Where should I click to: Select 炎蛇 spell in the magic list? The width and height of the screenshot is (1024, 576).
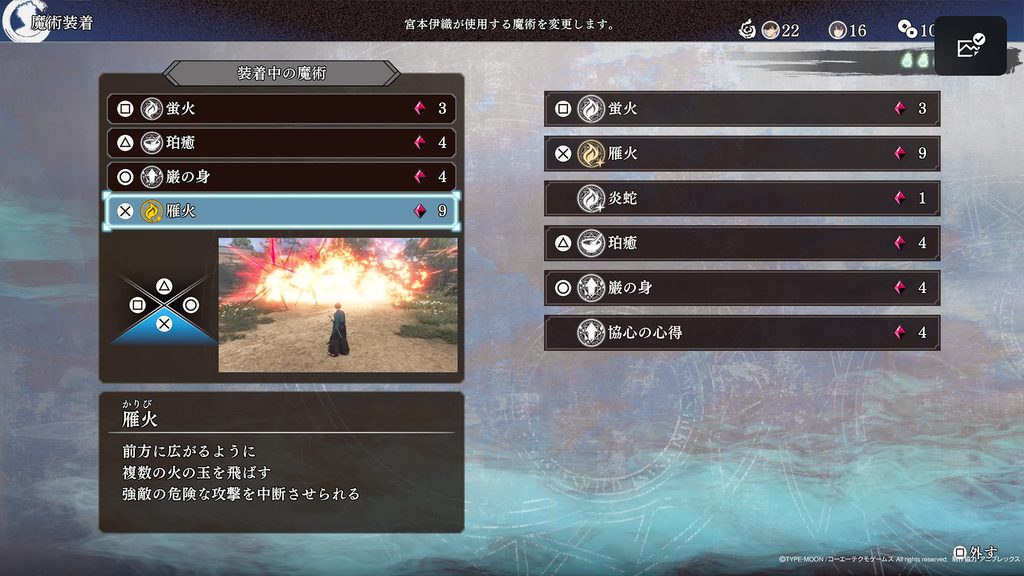[x=741, y=198]
